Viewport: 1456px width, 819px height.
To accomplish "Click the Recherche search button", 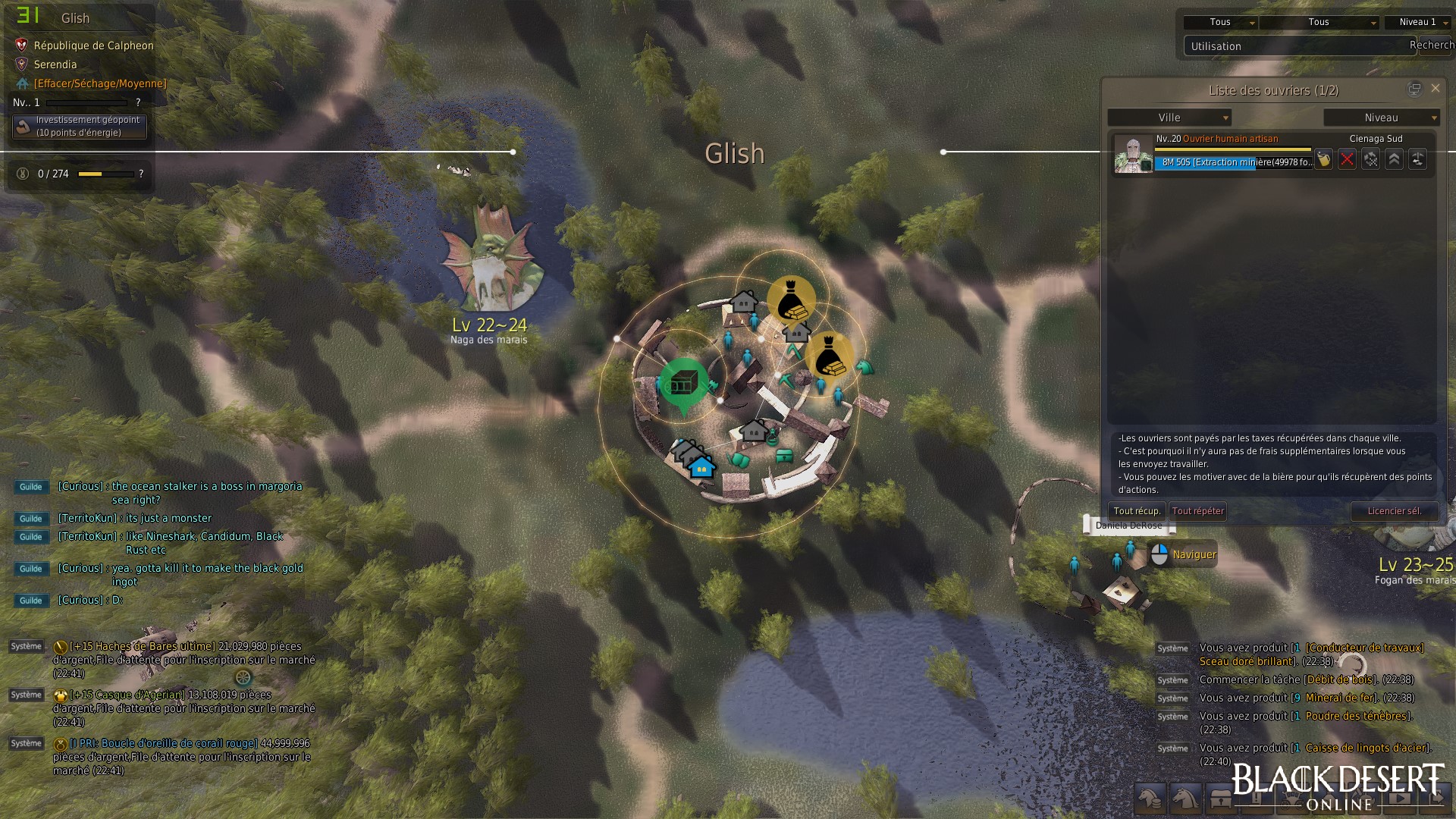I will click(1432, 45).
